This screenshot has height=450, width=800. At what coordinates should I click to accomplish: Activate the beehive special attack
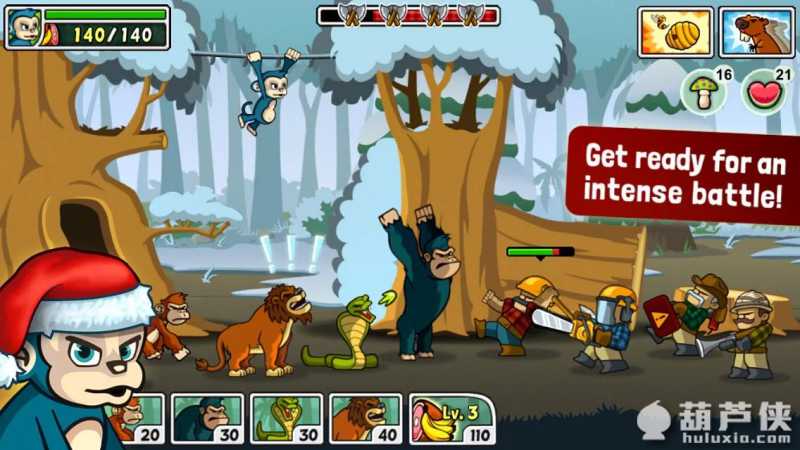[675, 32]
